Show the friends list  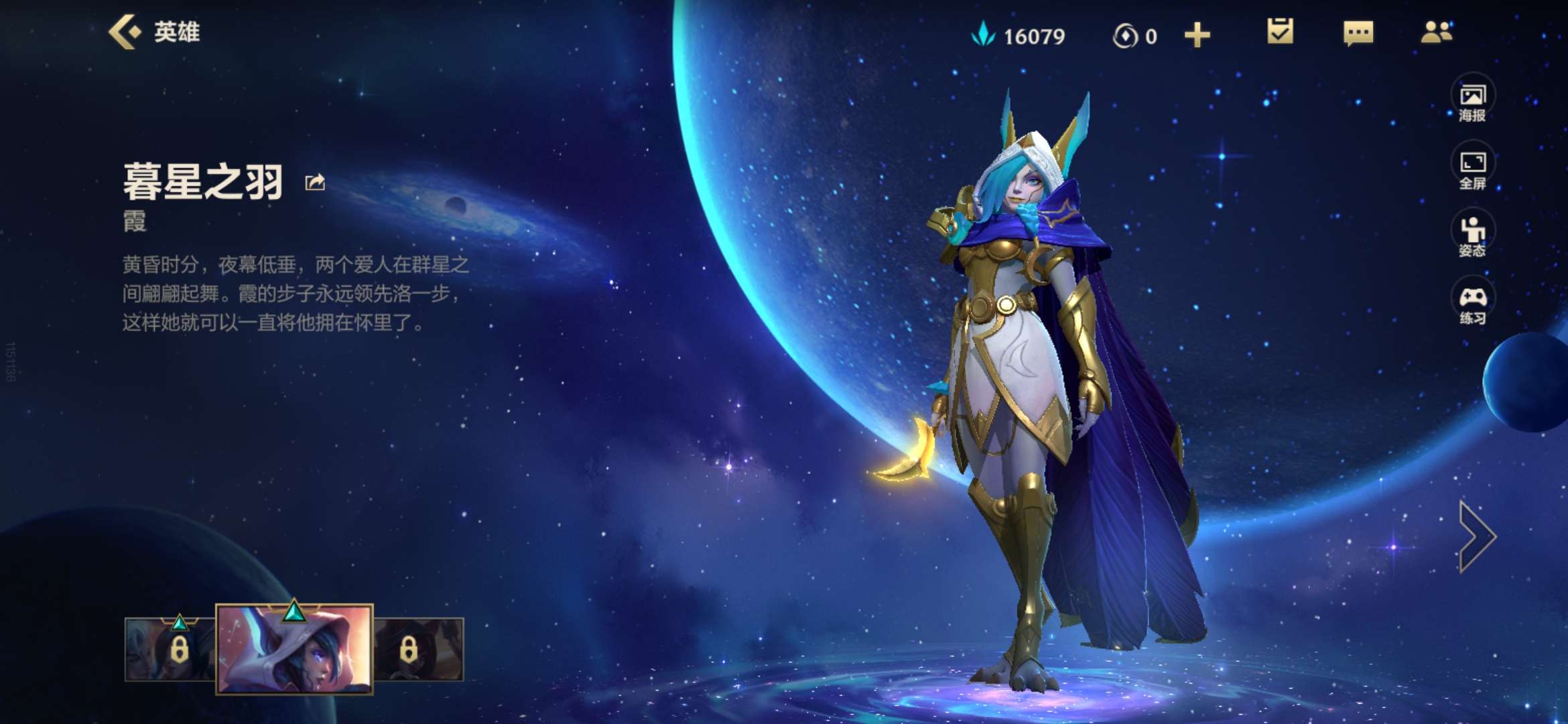pos(1436,32)
